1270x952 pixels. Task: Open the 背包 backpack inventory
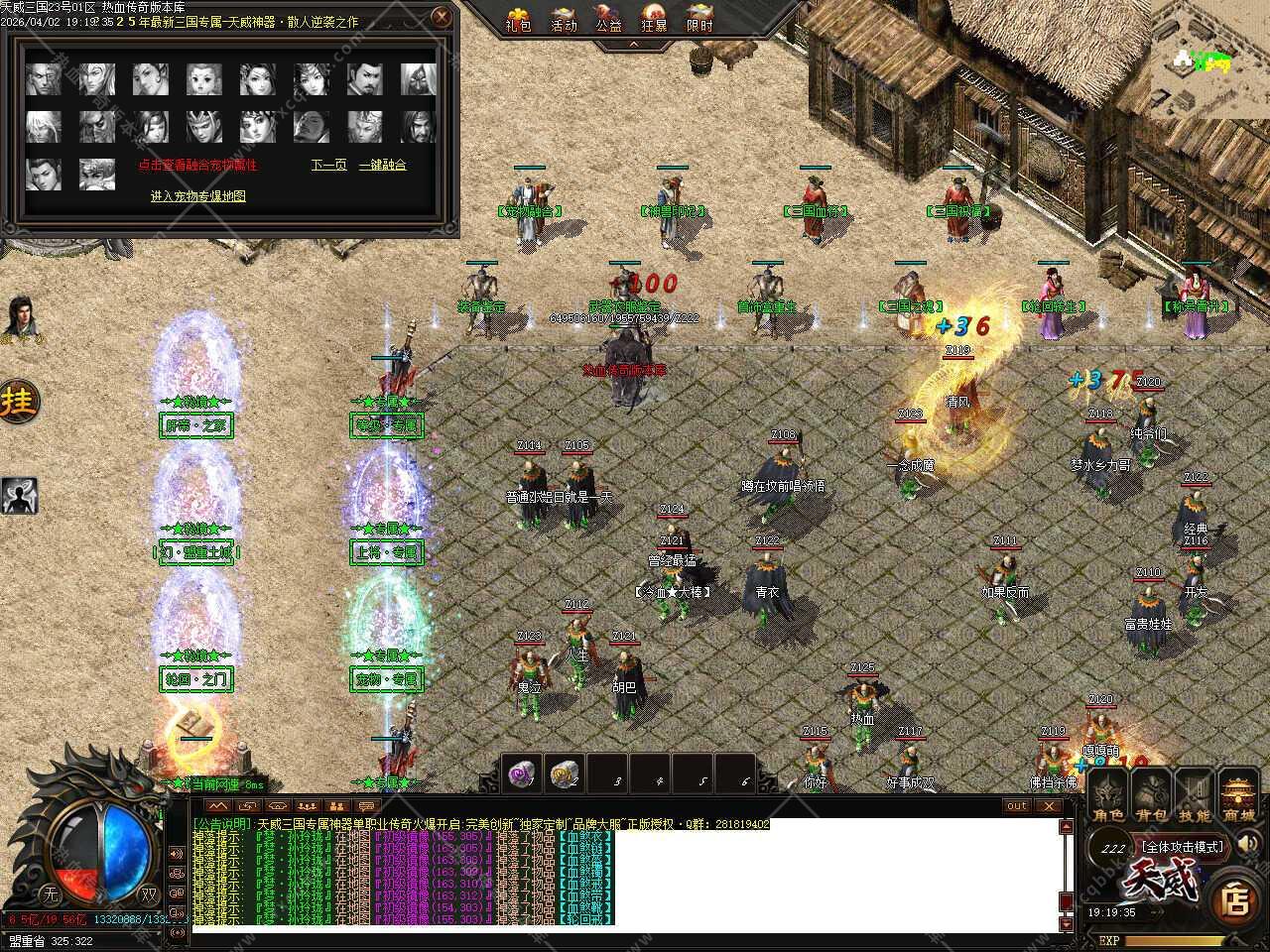[1151, 797]
